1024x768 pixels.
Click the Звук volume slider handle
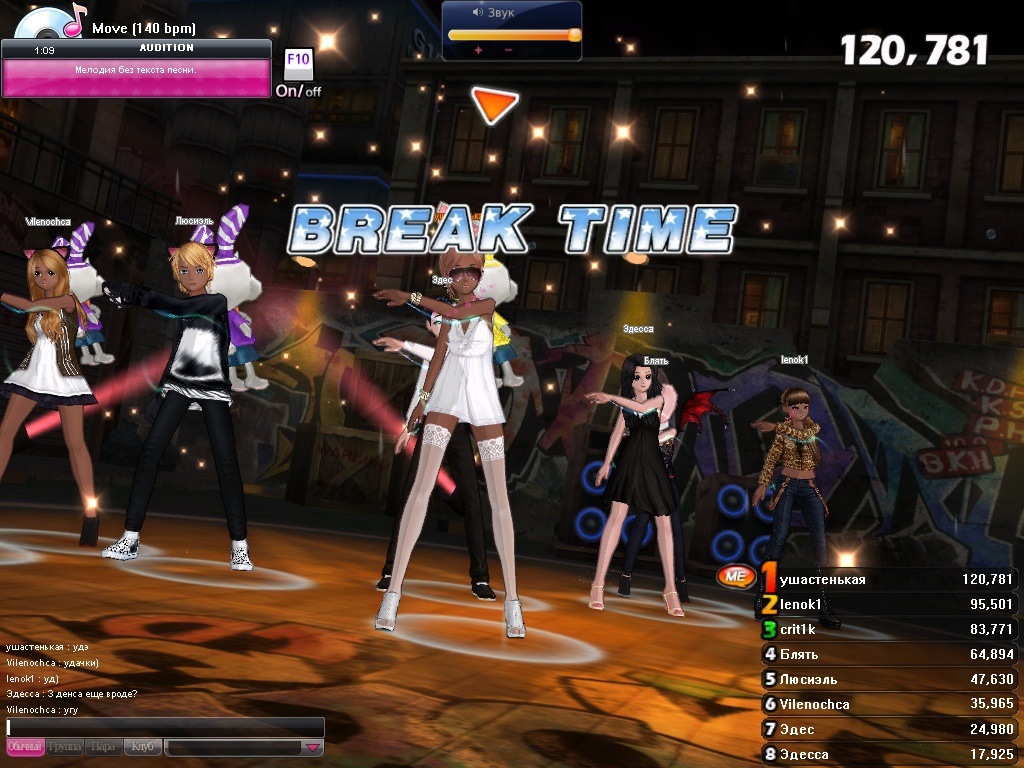tap(574, 35)
